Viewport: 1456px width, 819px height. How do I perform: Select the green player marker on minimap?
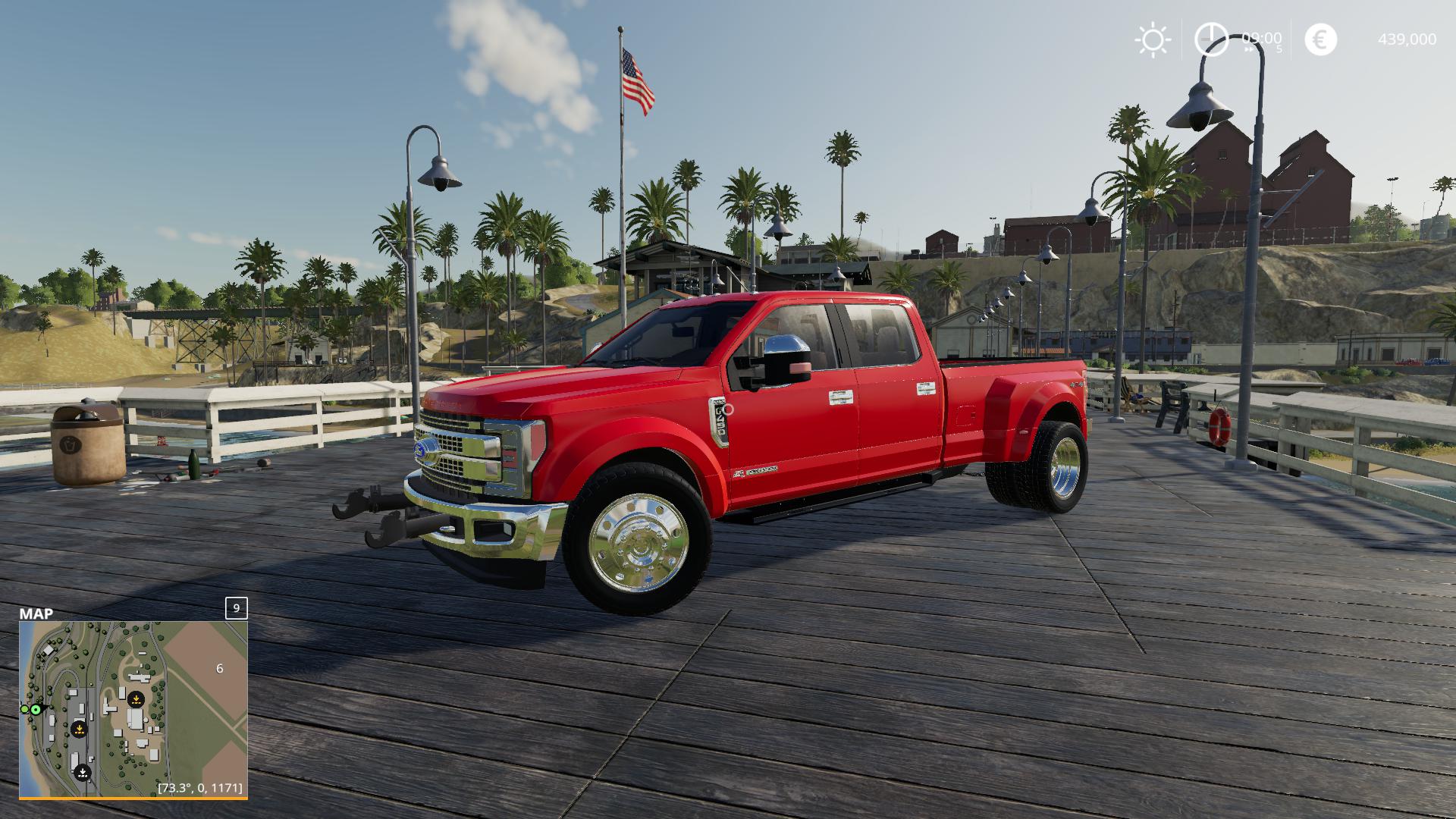pos(36,709)
